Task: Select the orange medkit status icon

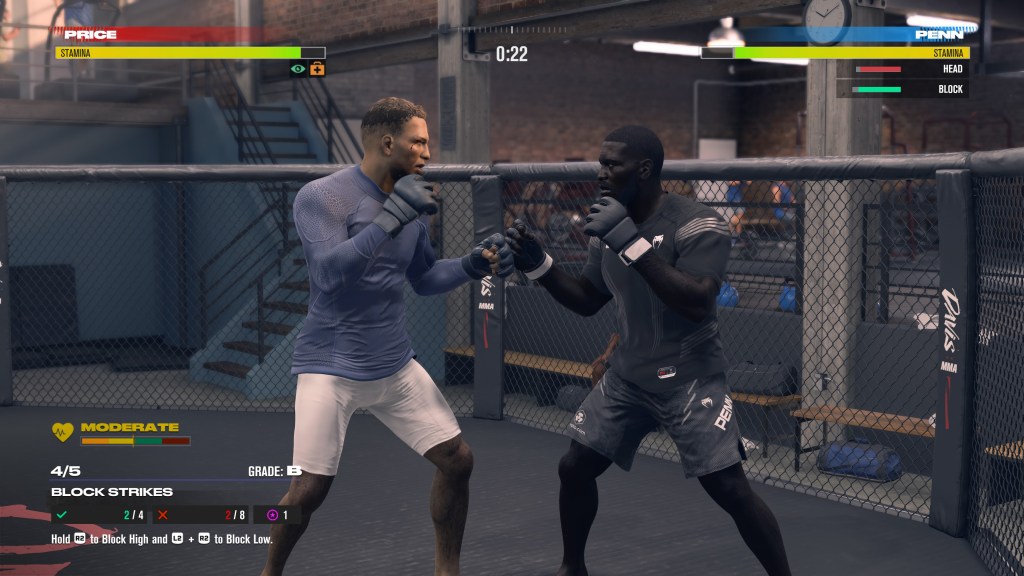Action: pyautogui.click(x=317, y=69)
